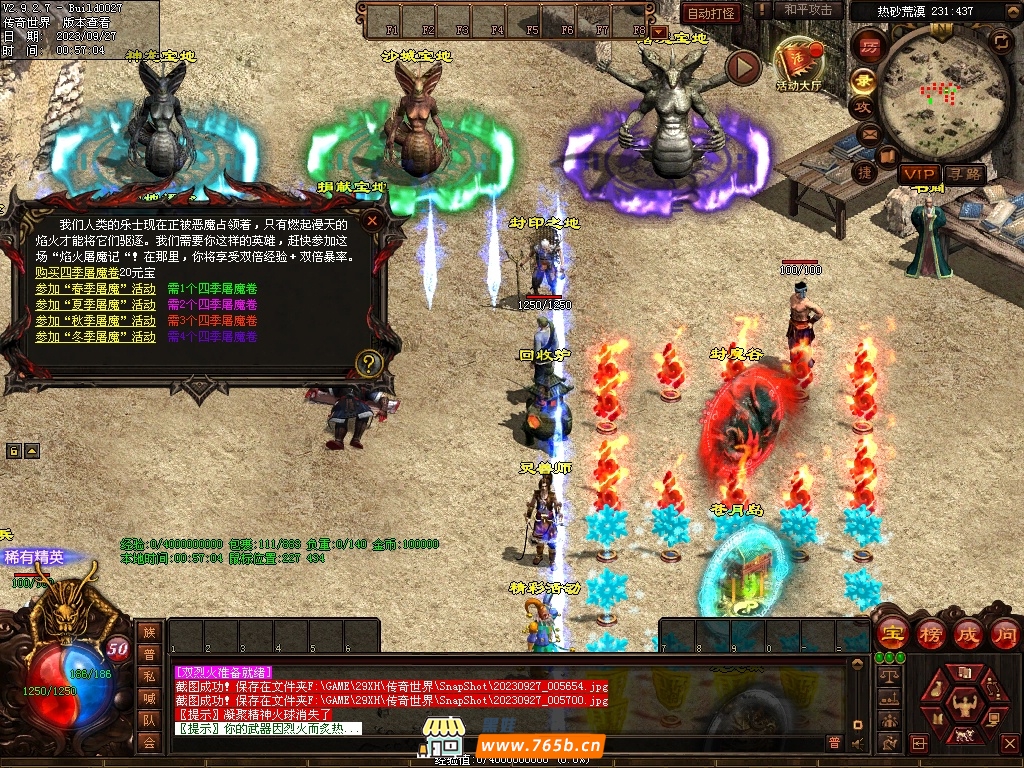The height and width of the screenshot is (768, 1024).
Task: Close the NPC dialogue window
Action: 372,220
